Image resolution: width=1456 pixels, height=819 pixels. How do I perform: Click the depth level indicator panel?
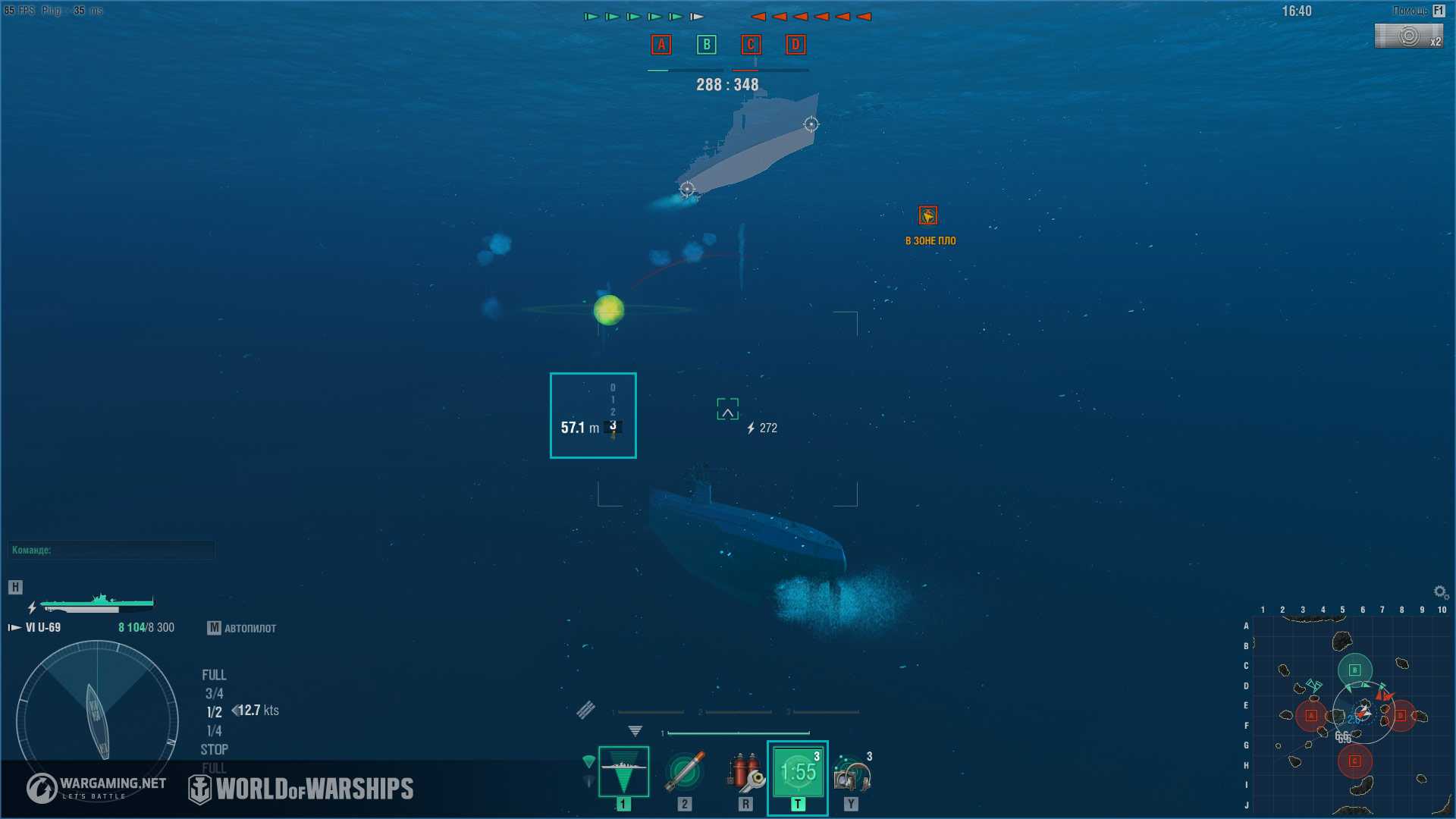pos(593,416)
